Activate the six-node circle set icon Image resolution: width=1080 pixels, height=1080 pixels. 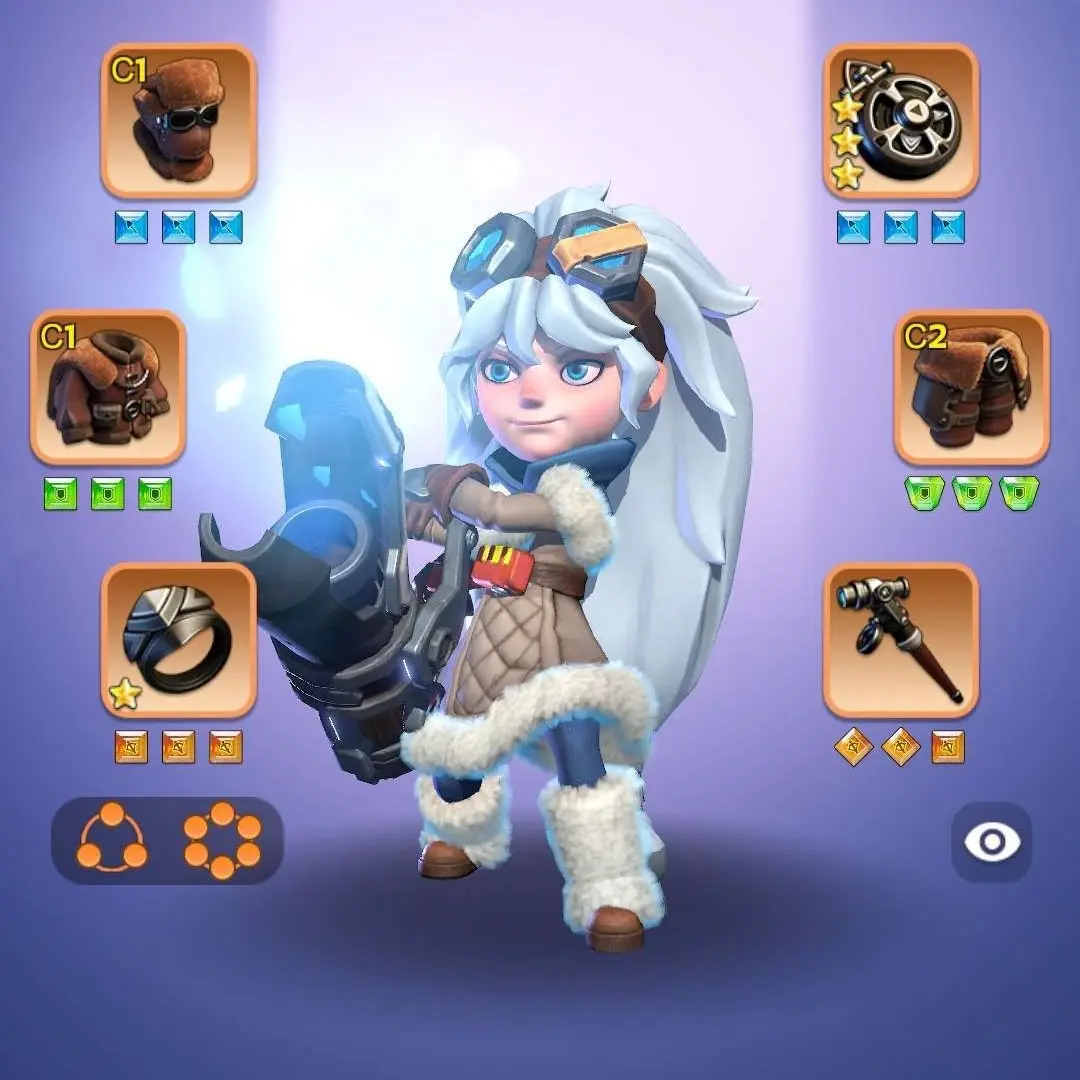(x=222, y=841)
